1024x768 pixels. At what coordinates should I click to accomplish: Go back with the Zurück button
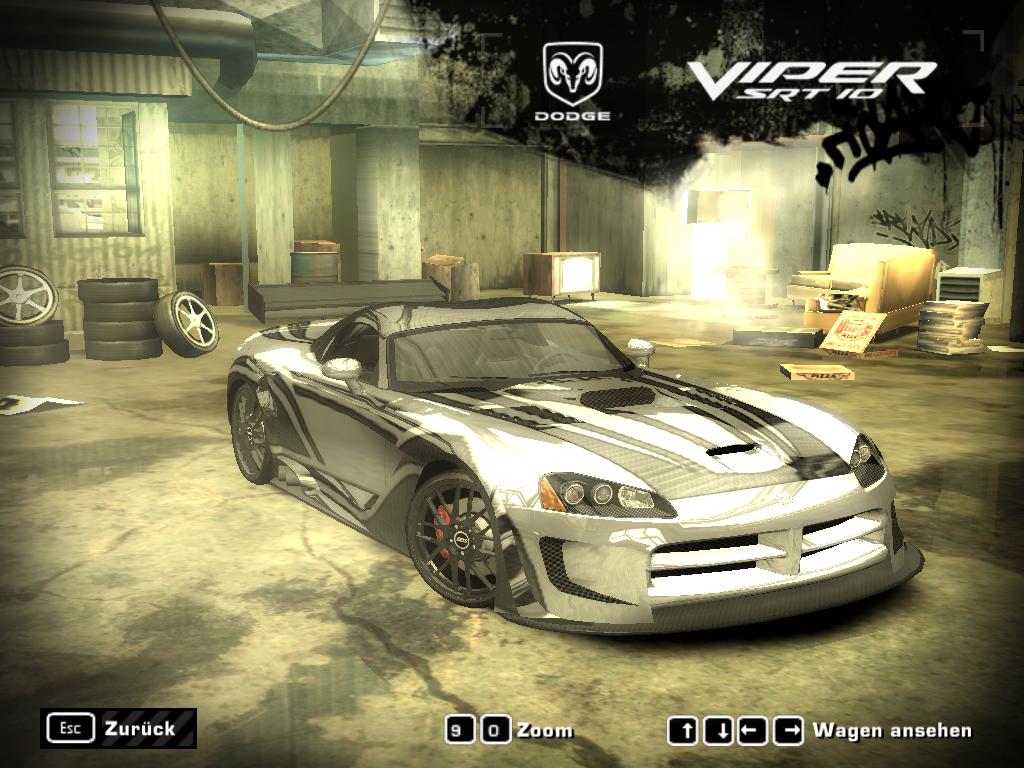119,728
